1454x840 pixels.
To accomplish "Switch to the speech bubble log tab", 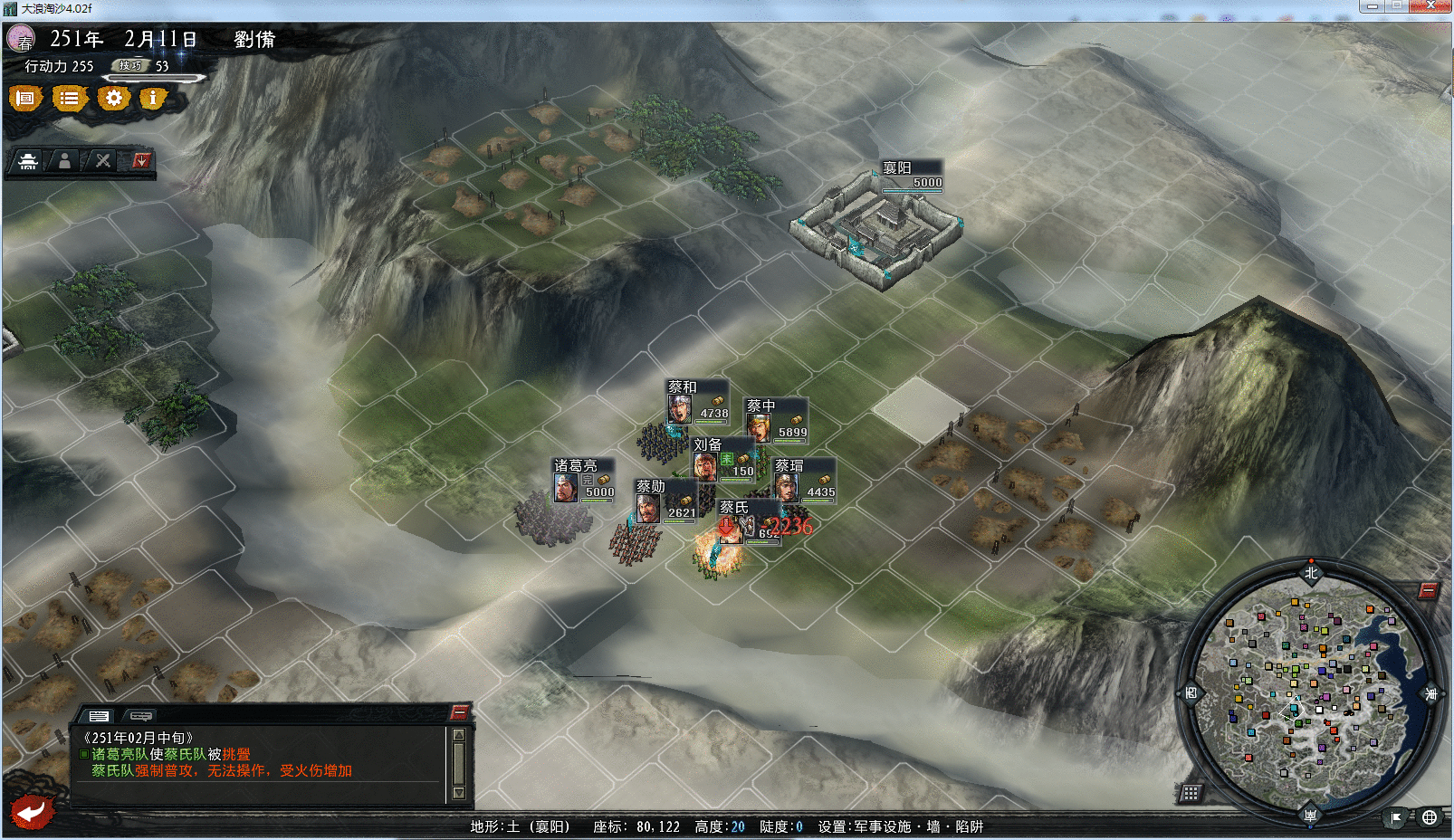I will (140, 715).
